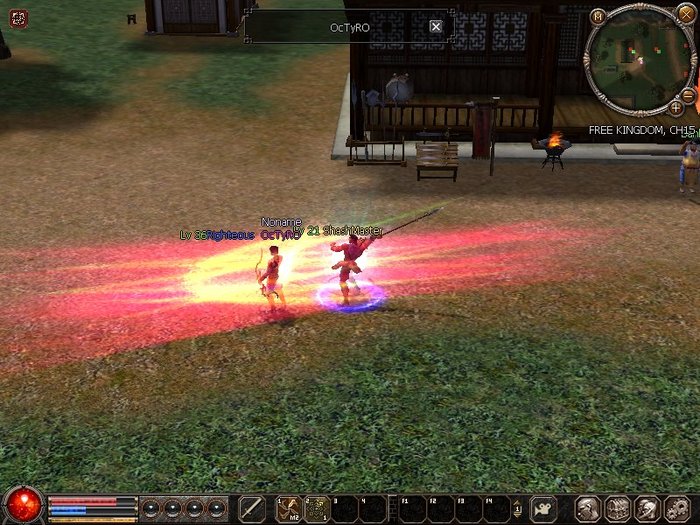This screenshot has height=525, width=700.
Task: Switch the quickslot page with the arrow stepper
Action: (x=516, y=508)
